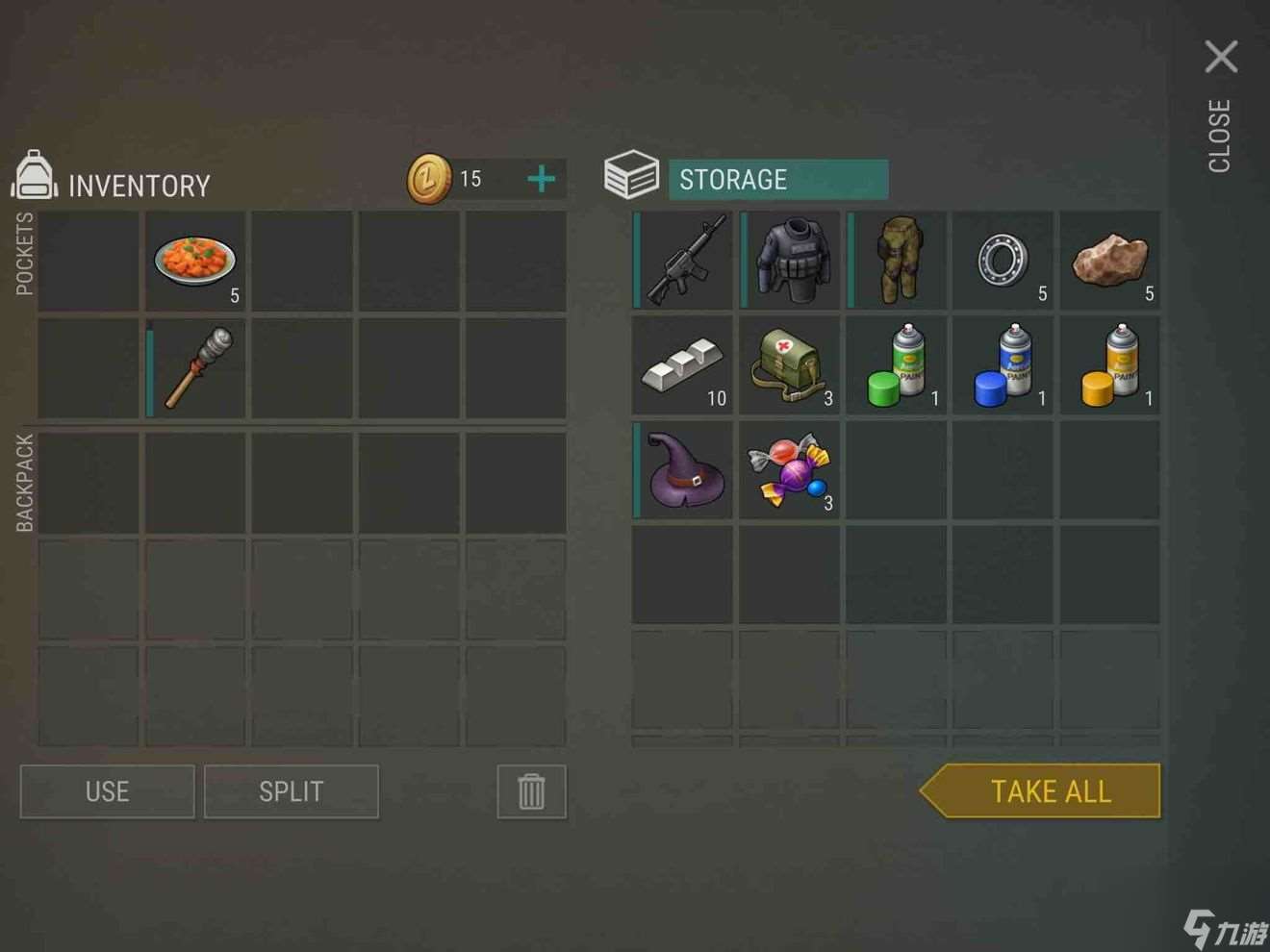Select the blue paint spray can

1003,366
